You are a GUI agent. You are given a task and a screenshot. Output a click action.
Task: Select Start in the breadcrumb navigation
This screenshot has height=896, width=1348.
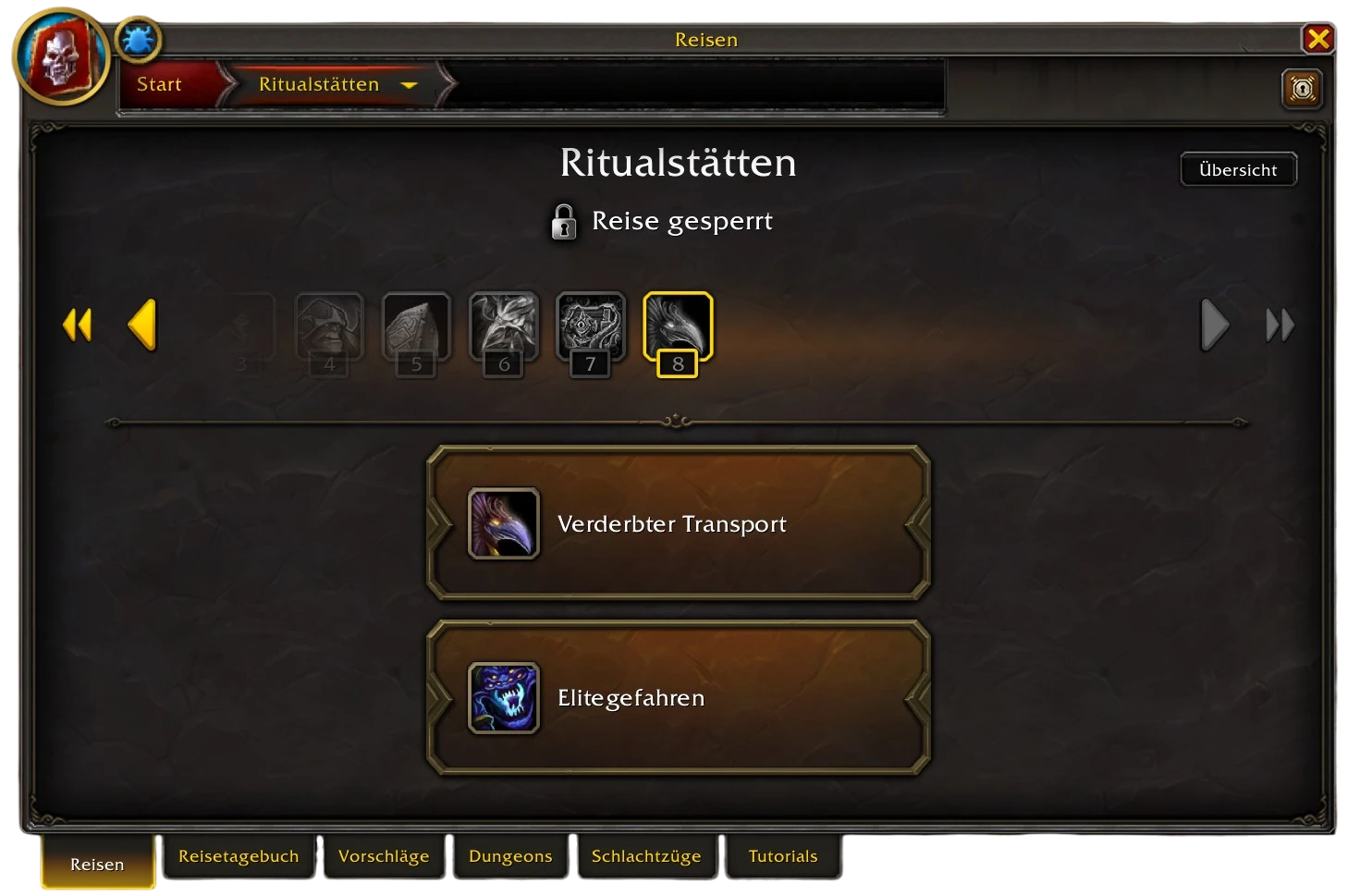pyautogui.click(x=158, y=84)
